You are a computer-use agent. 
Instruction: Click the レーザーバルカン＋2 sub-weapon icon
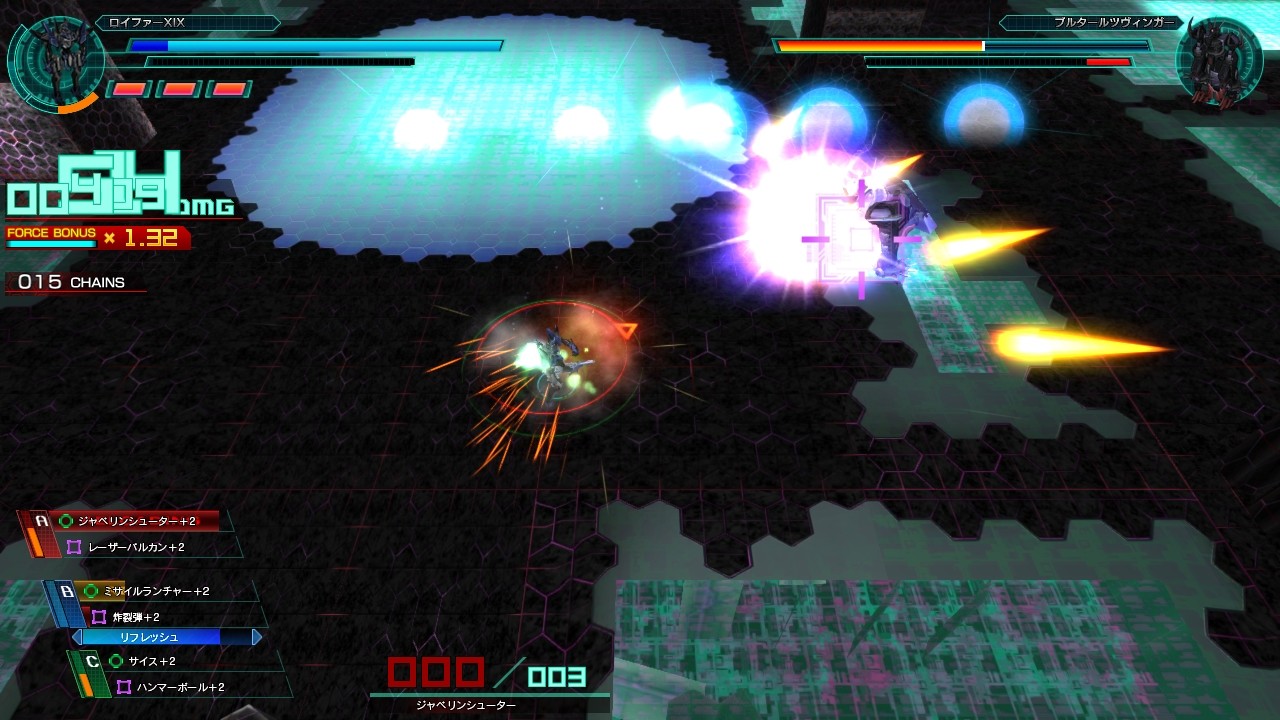click(73, 547)
